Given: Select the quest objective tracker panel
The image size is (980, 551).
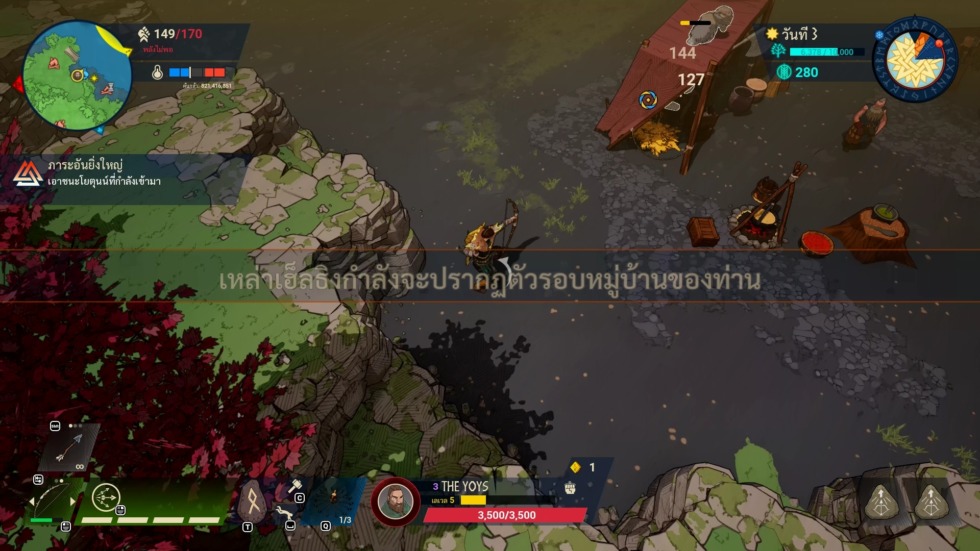Looking at the screenshot, I should coord(90,173).
